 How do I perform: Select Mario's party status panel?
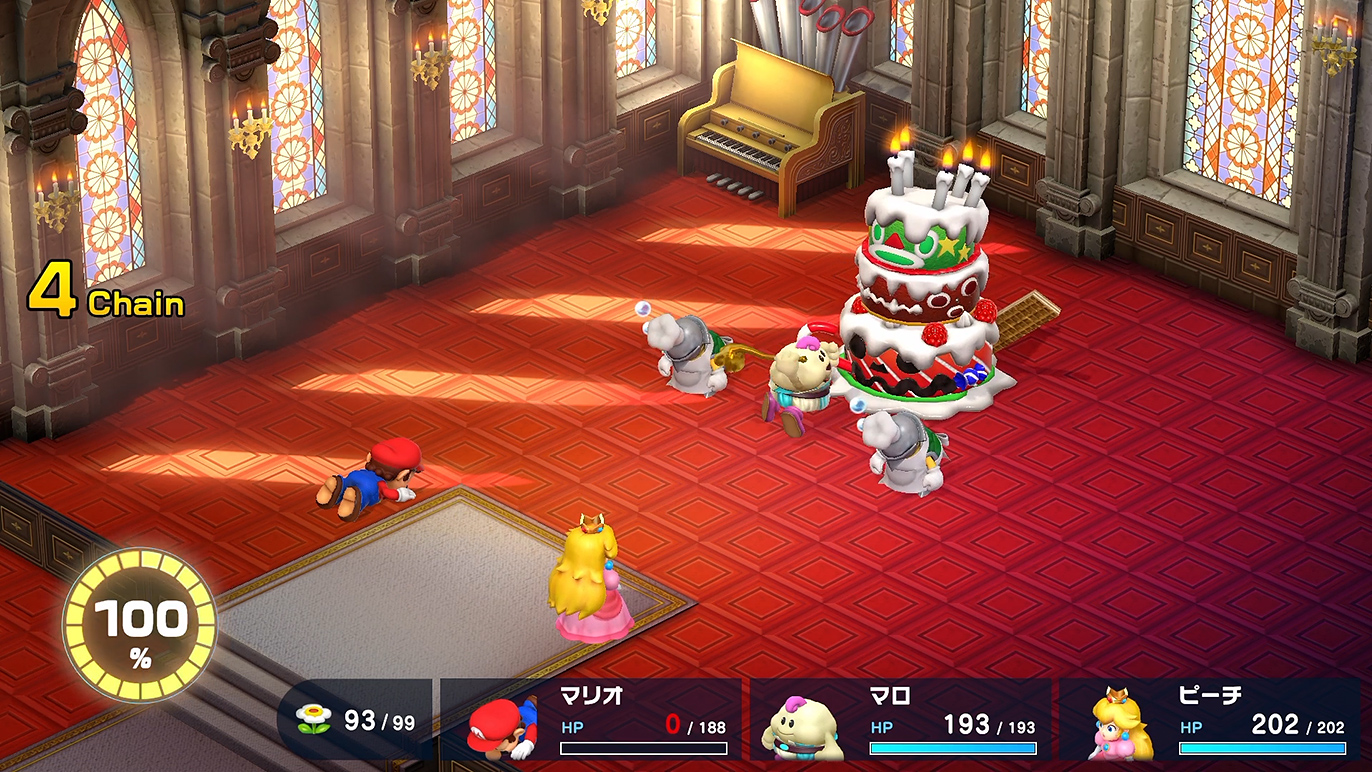coord(591,720)
